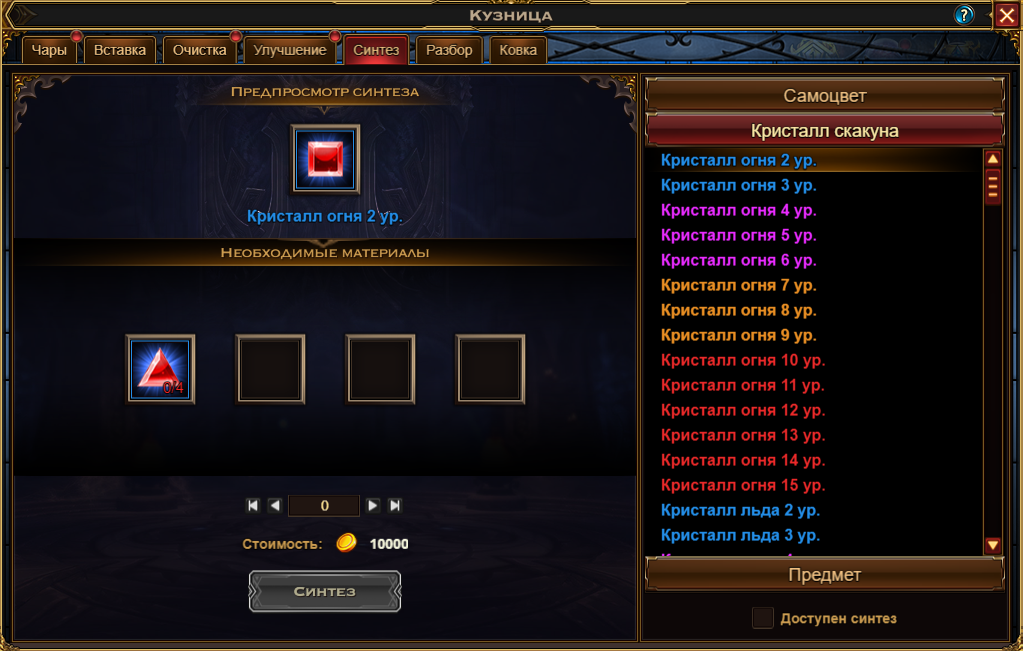Choose Кристалл огня 10 ур. recipe

coord(742,360)
